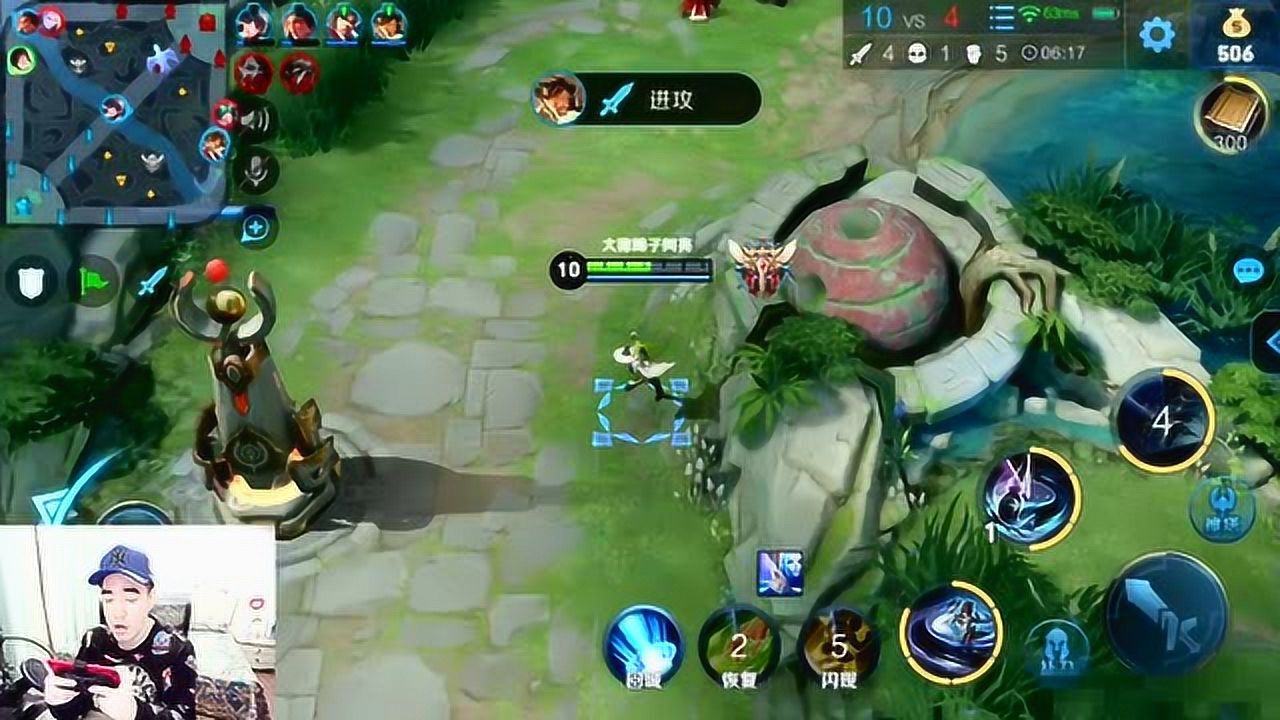Send the blue sword attack signal
This screenshot has width=1280, height=720.
tap(152, 281)
